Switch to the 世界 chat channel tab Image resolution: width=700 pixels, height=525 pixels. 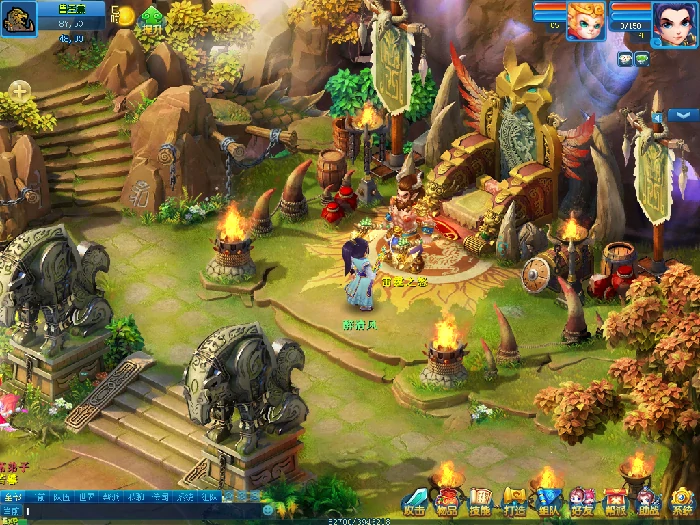pyautogui.click(x=87, y=496)
